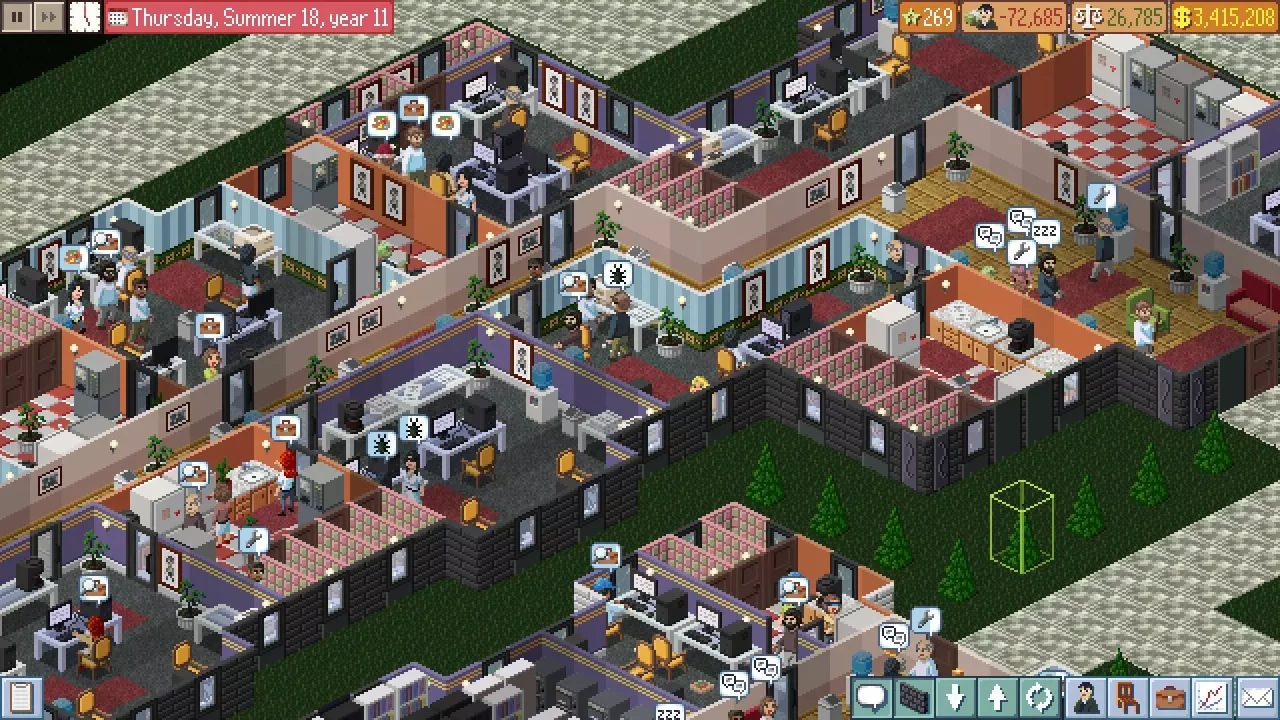
Task: Pause the game
Action: click(x=16, y=16)
